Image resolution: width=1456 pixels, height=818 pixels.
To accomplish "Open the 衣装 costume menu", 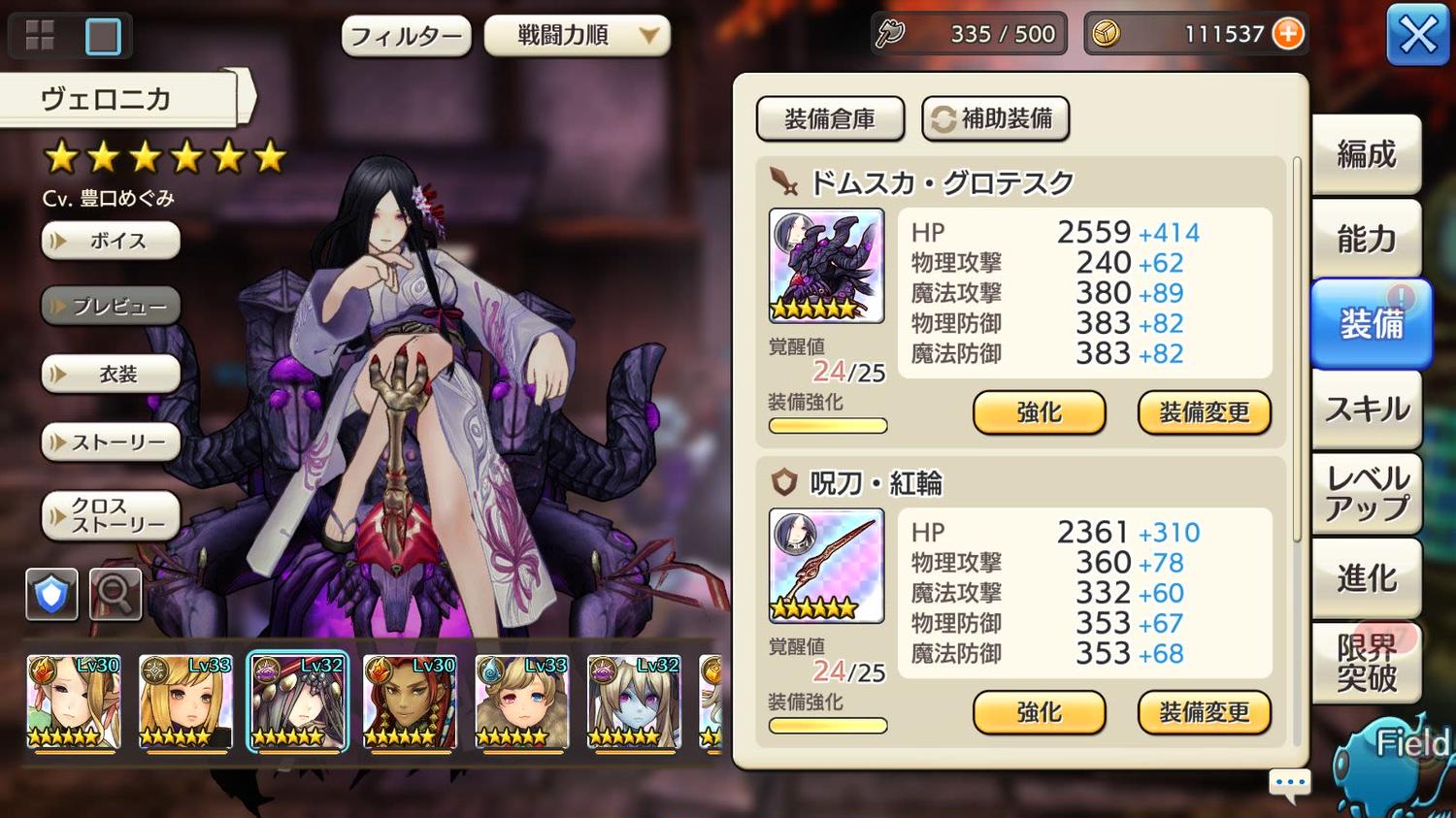I will pos(111,375).
